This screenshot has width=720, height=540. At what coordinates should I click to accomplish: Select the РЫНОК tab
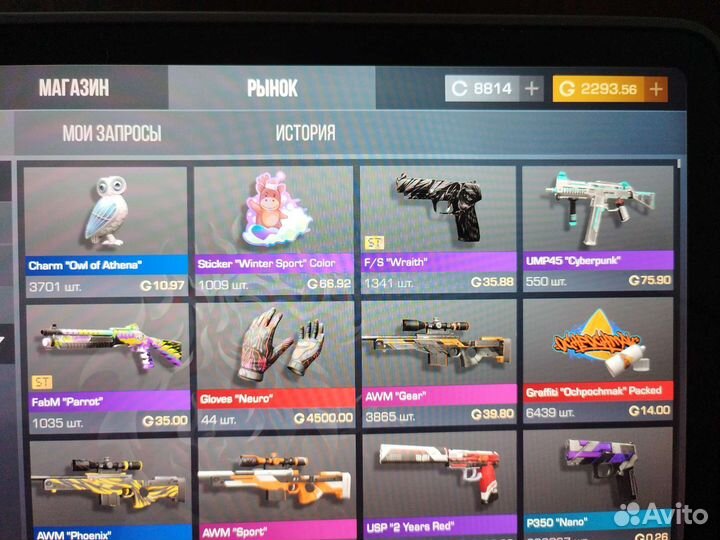(272, 89)
